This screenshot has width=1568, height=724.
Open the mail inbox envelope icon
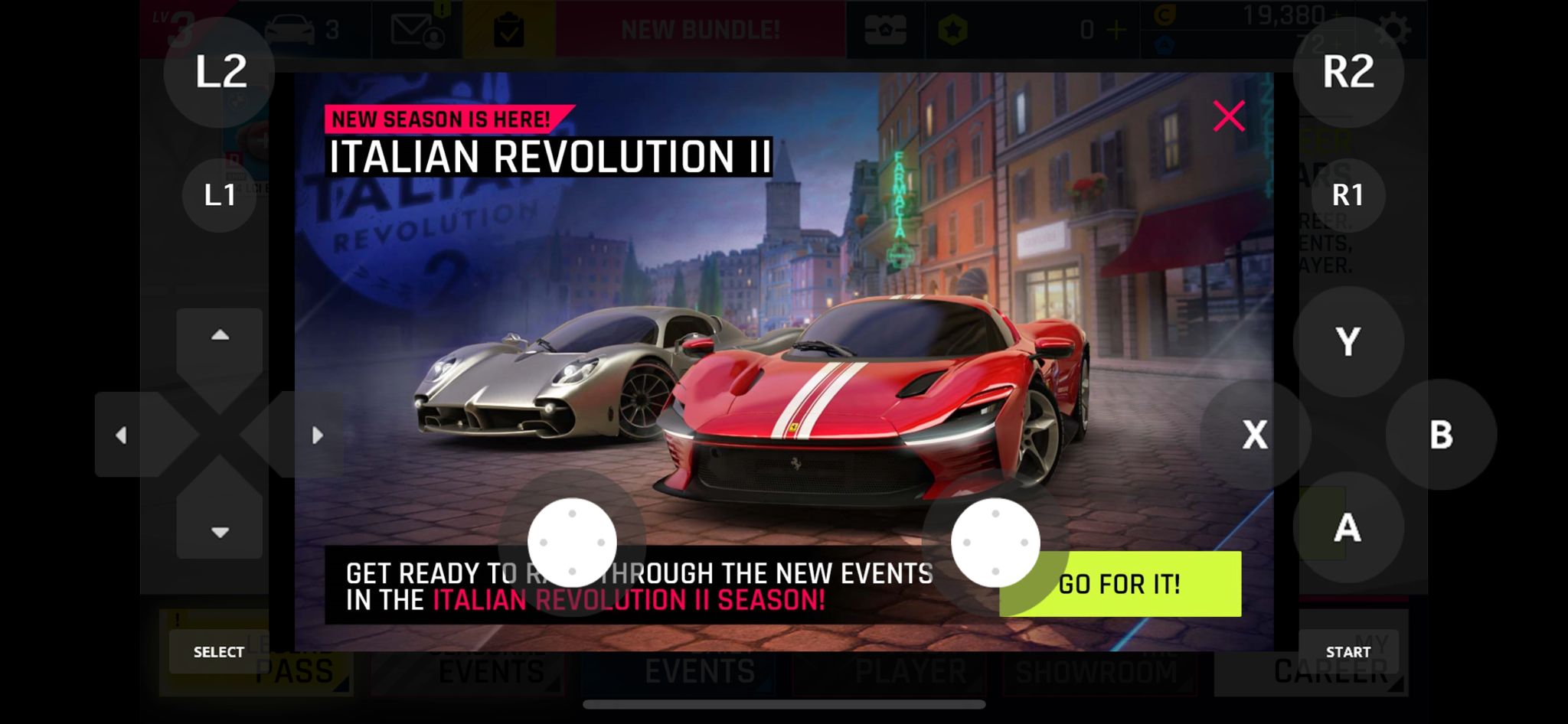click(x=417, y=31)
